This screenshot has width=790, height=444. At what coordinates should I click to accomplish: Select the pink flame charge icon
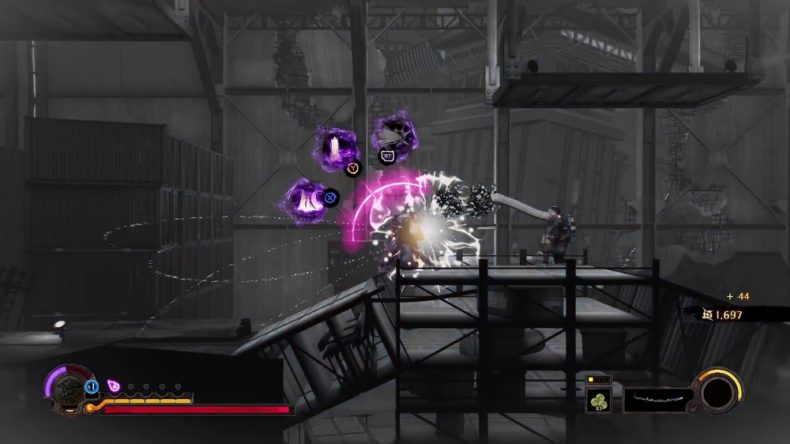coord(113,386)
